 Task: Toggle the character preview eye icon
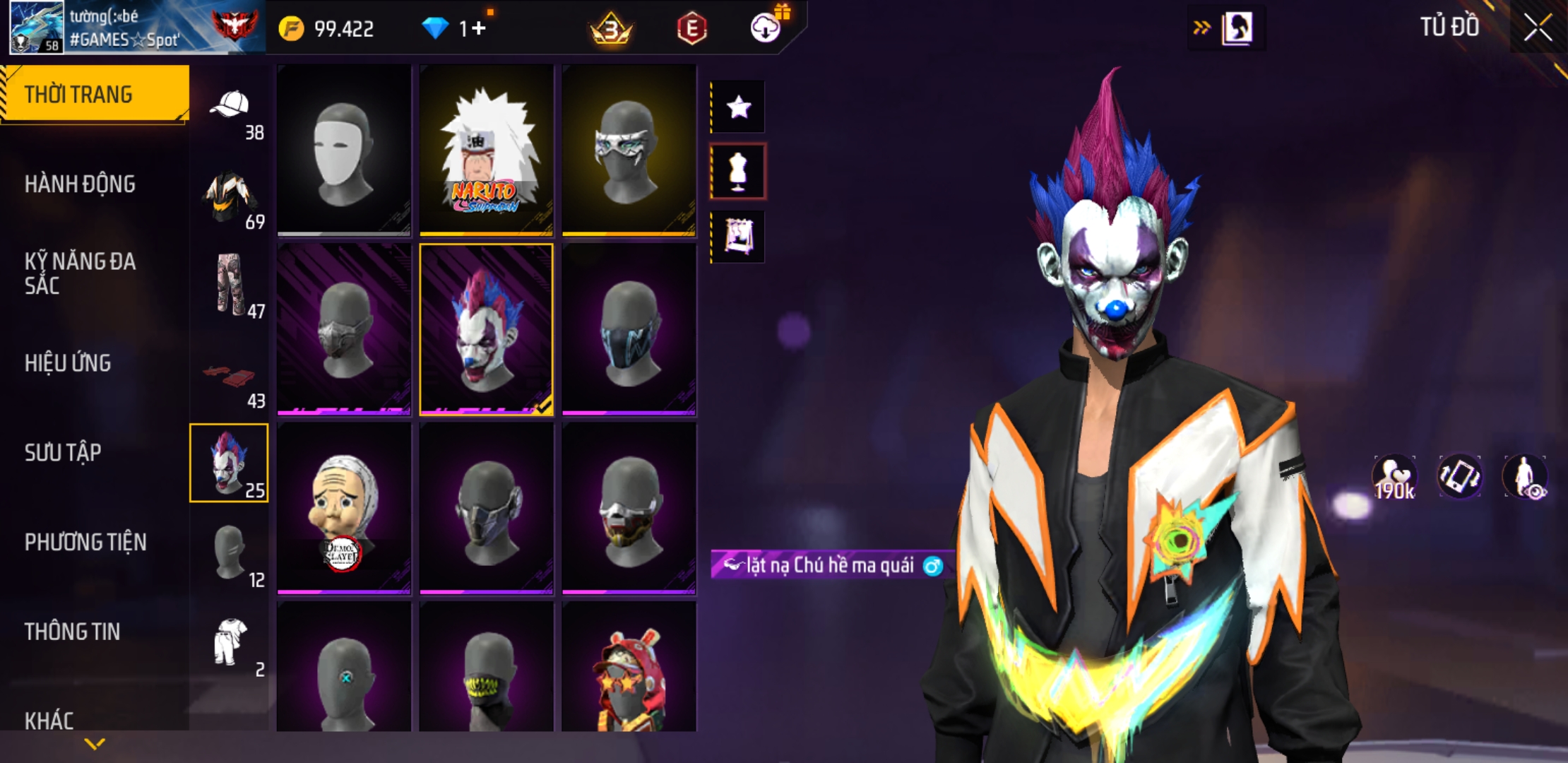pyautogui.click(x=1526, y=477)
